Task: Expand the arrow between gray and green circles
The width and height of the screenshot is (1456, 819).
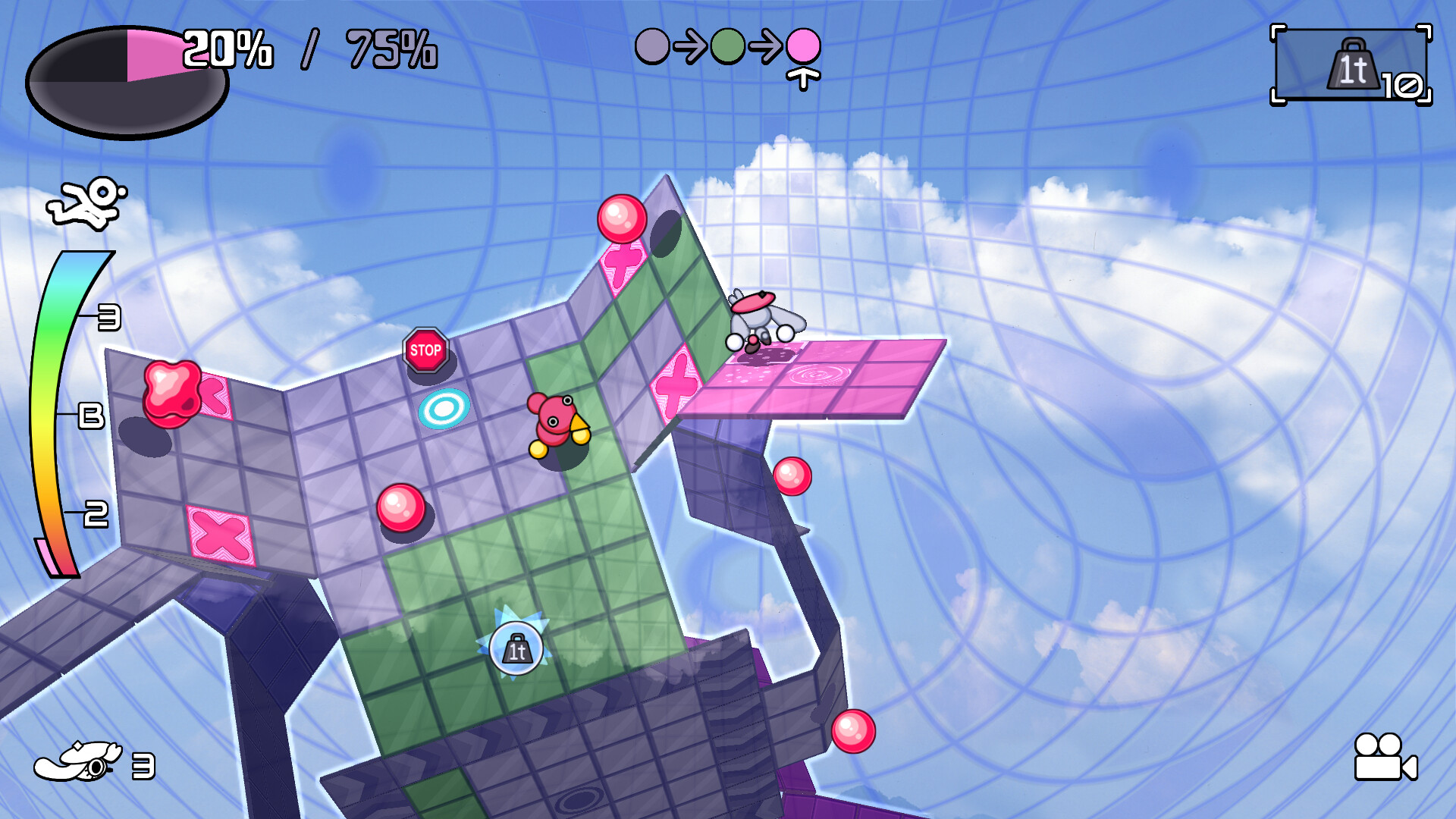Action: (x=689, y=47)
